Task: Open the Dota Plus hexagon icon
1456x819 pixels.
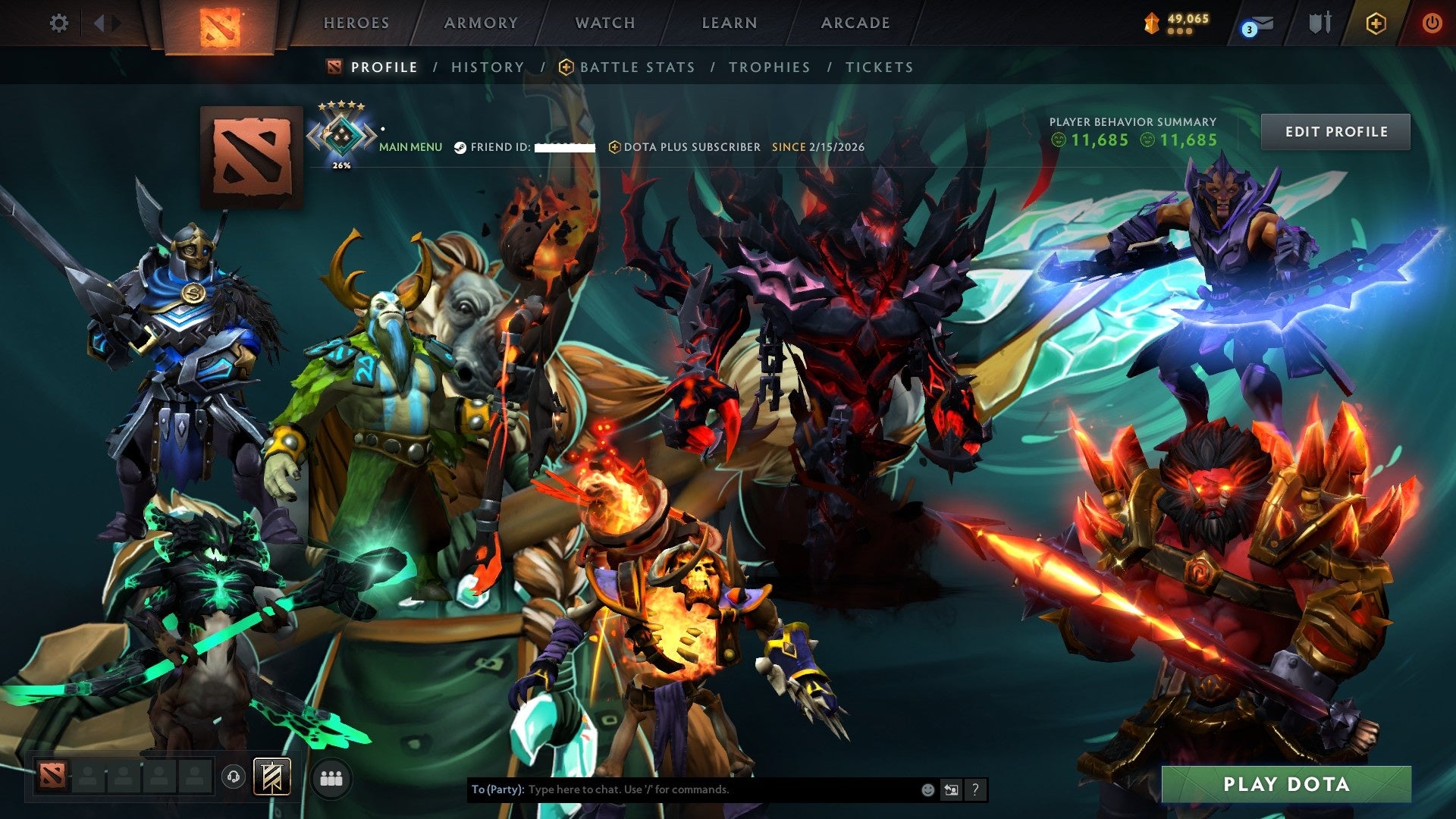Action: click(x=1376, y=23)
